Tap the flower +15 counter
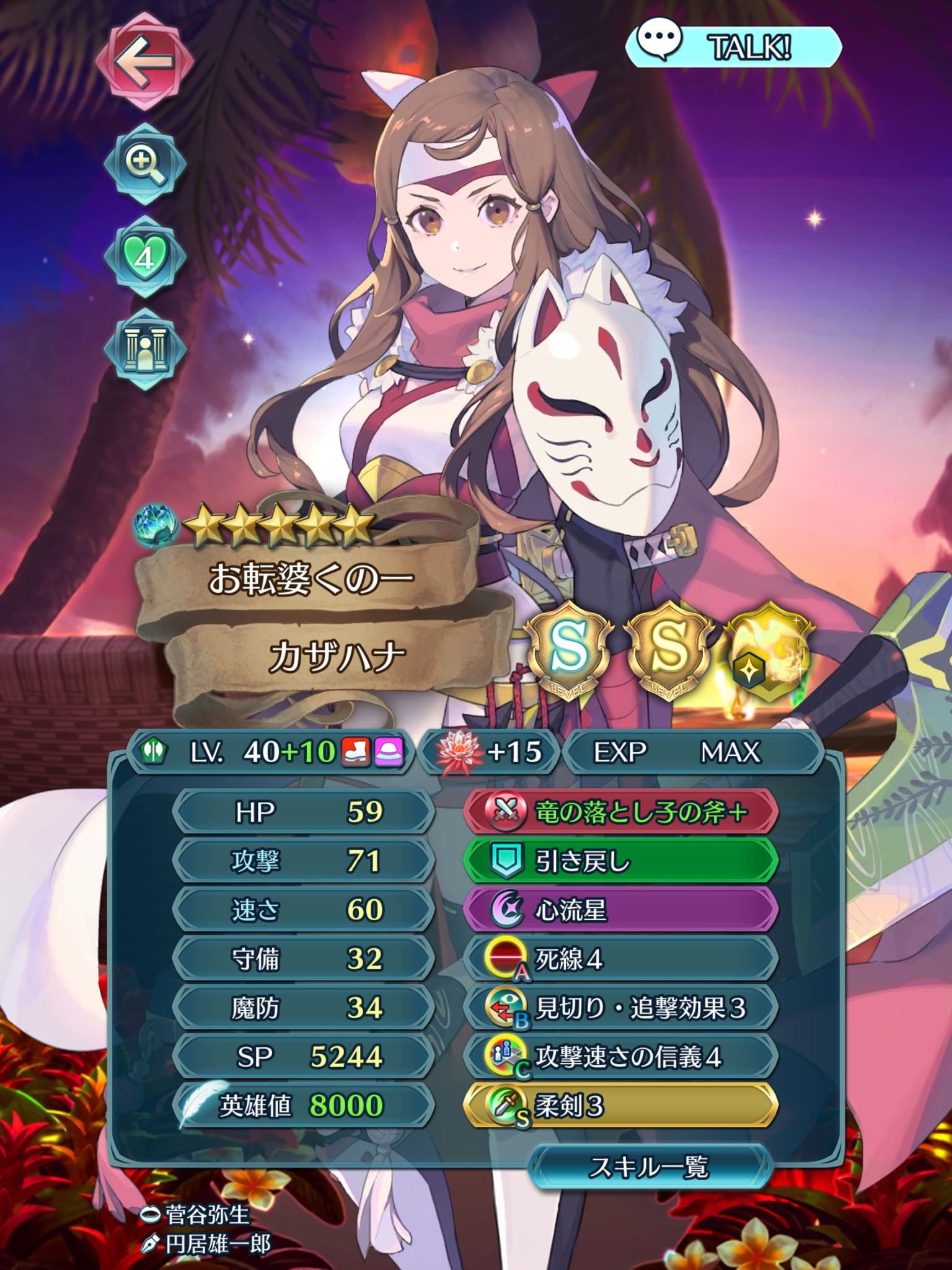Screen dimensions: 952x1270 point(490,750)
